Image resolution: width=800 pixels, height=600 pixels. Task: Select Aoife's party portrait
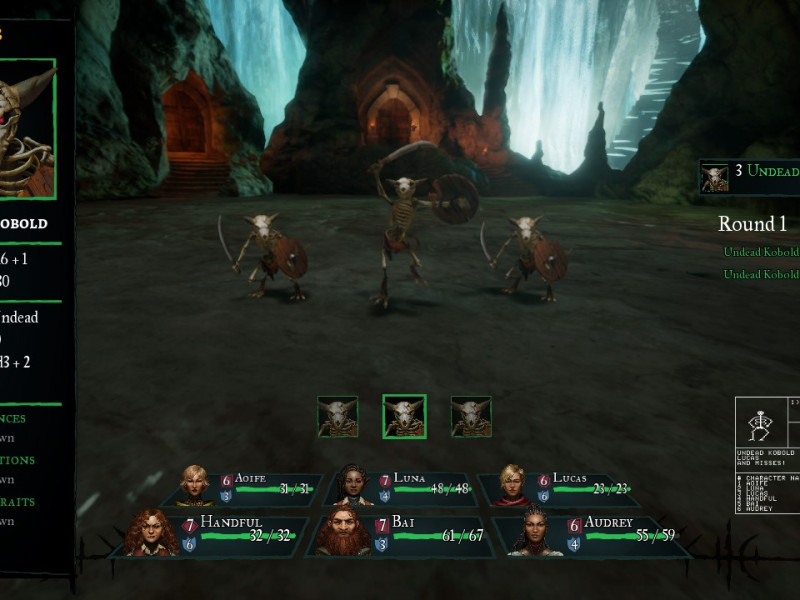pos(194,484)
